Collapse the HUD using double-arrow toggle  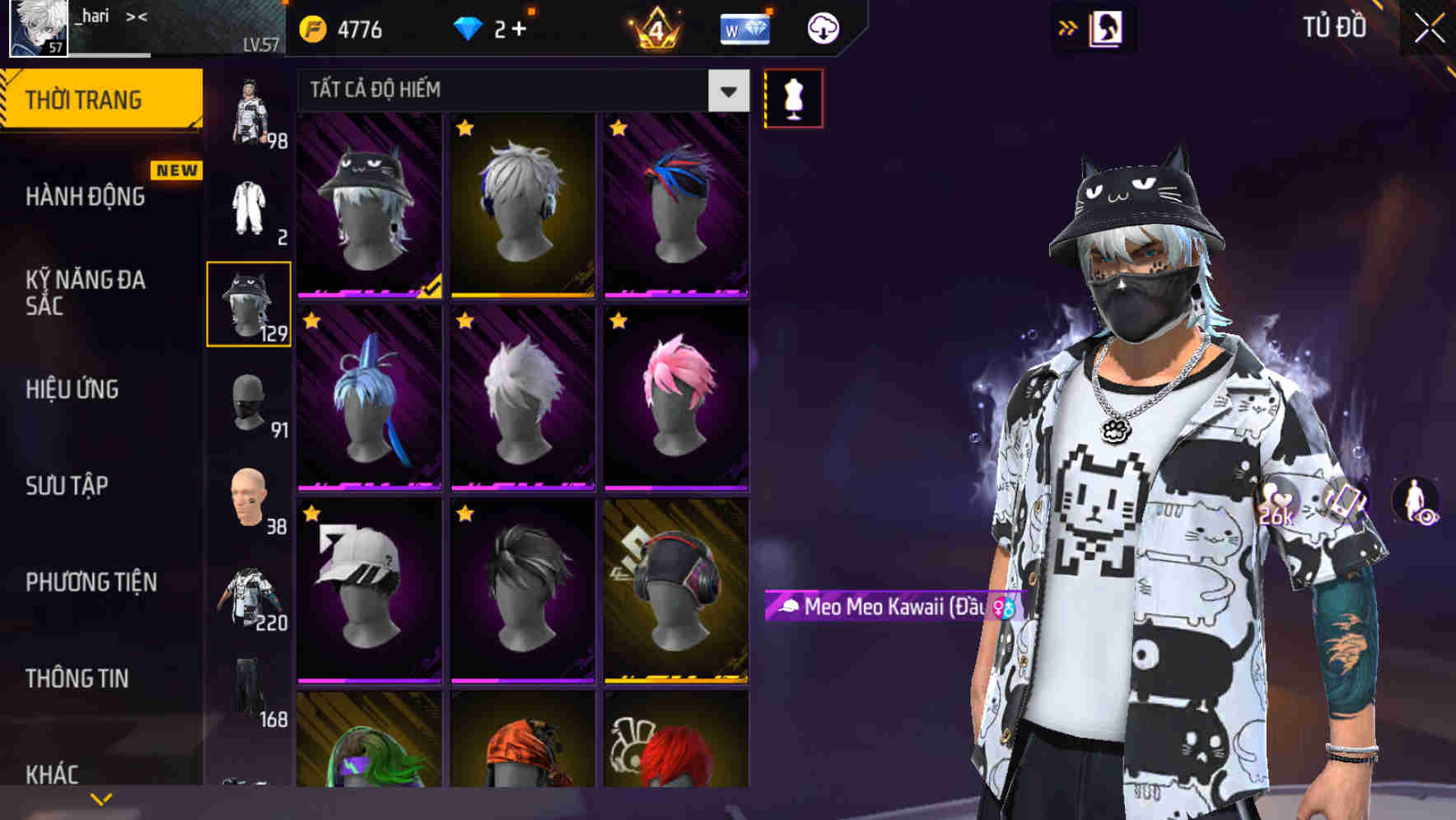click(1068, 26)
